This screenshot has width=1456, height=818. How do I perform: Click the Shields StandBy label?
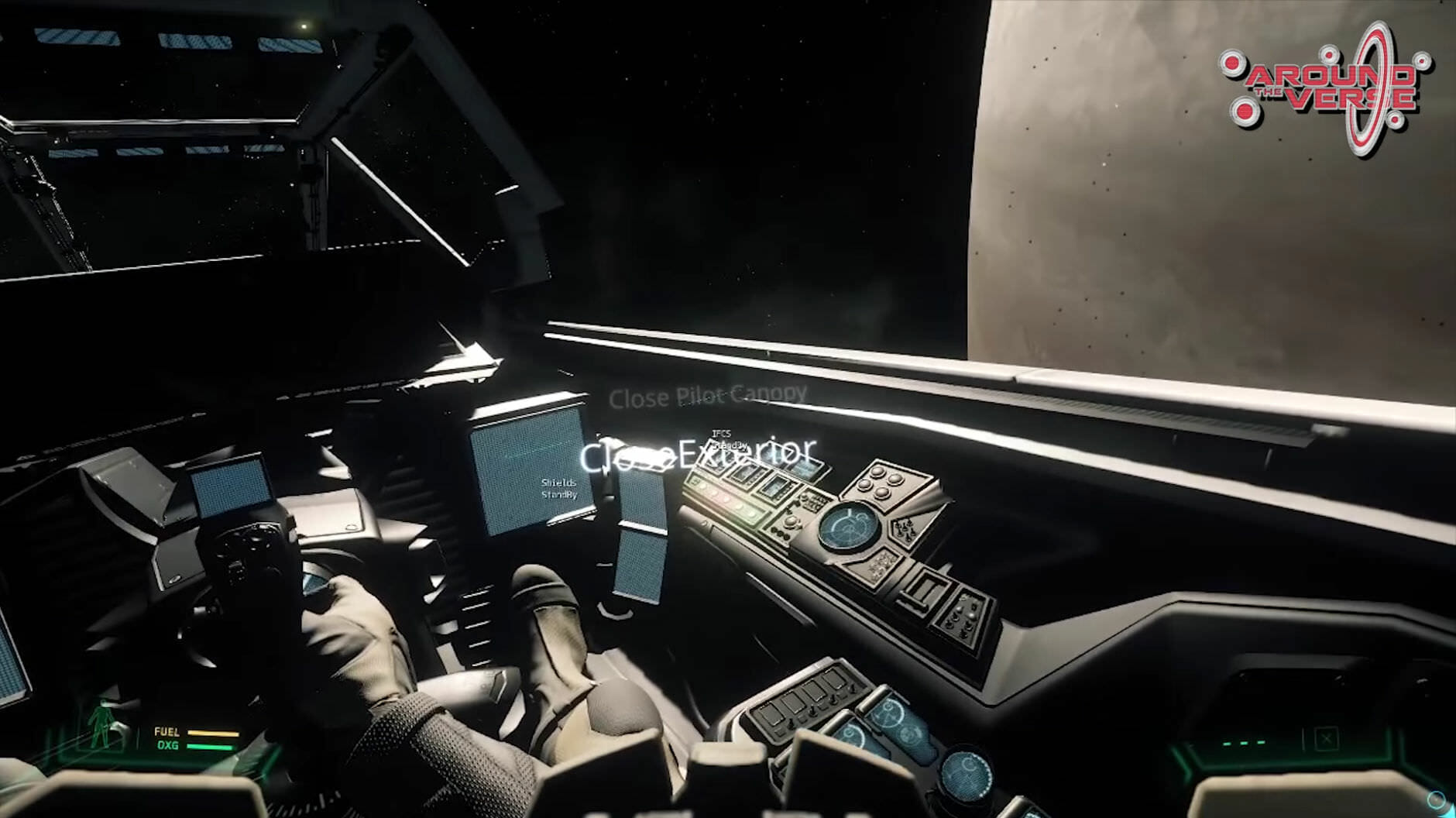click(x=559, y=489)
